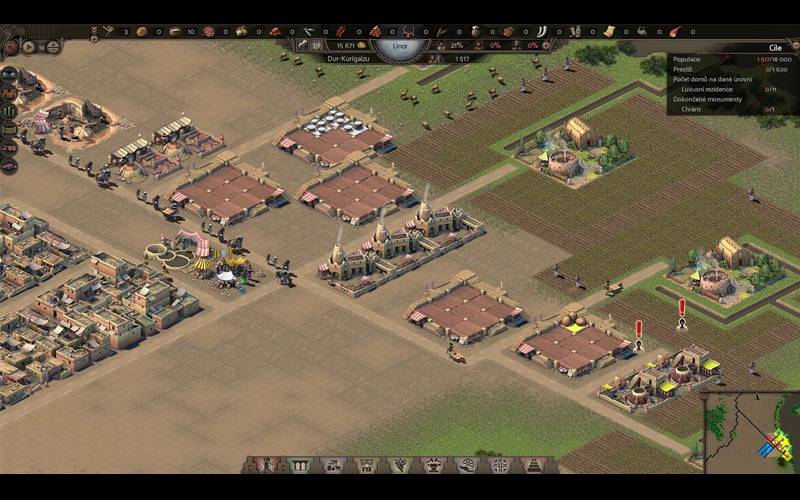Select the bread resource icon

pos(140,32)
